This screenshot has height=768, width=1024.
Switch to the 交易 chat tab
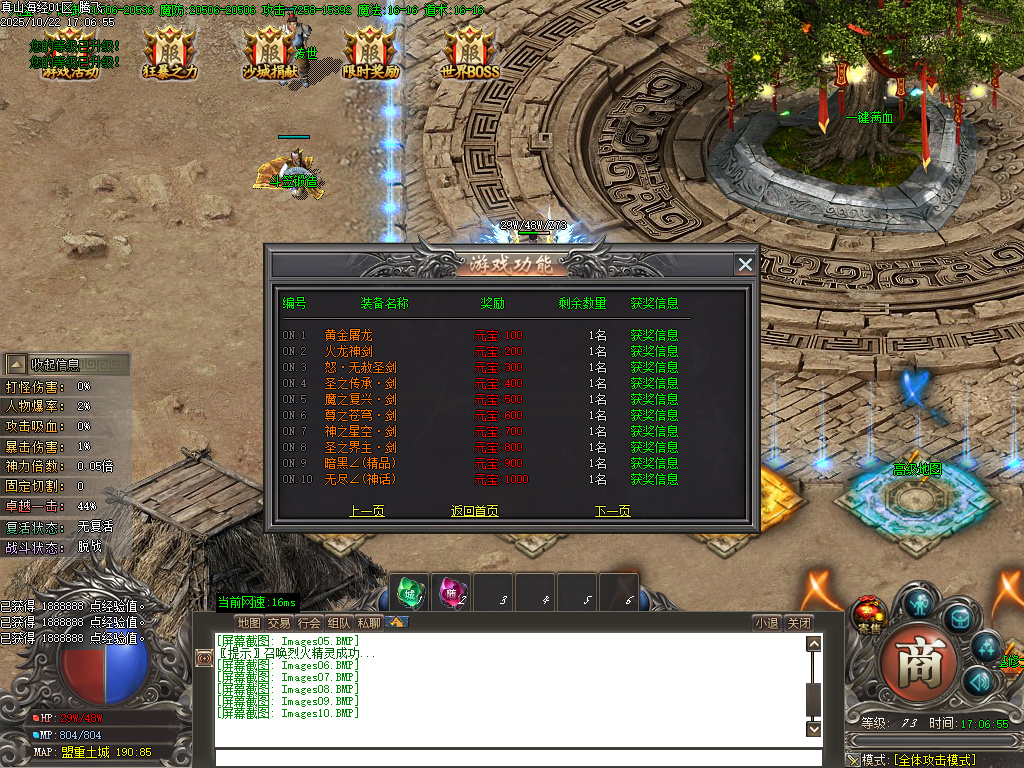click(279, 622)
